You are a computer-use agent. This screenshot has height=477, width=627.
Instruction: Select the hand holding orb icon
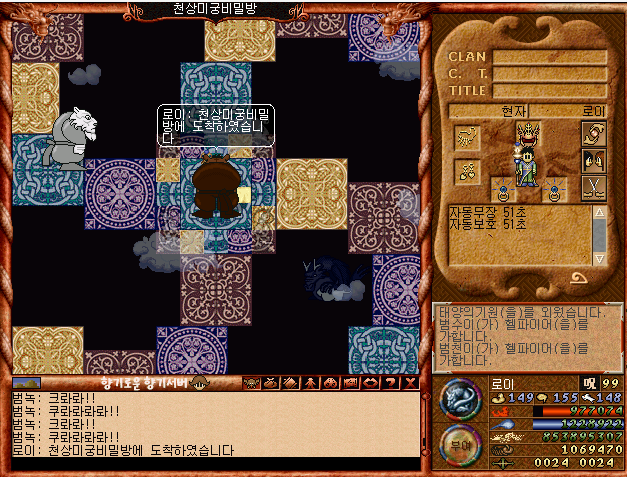click(x=593, y=135)
